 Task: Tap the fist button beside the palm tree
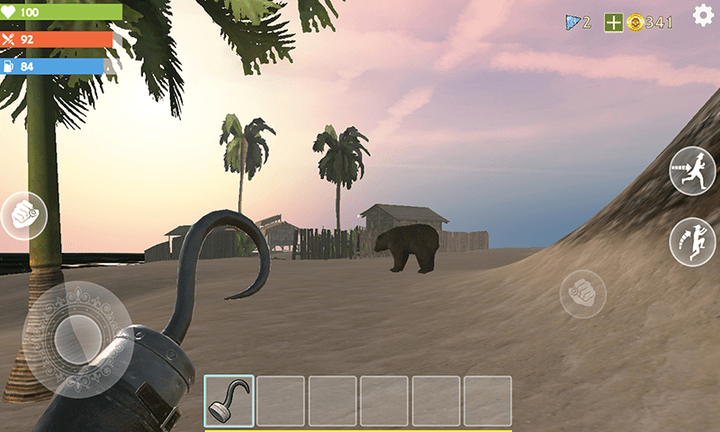click(24, 215)
